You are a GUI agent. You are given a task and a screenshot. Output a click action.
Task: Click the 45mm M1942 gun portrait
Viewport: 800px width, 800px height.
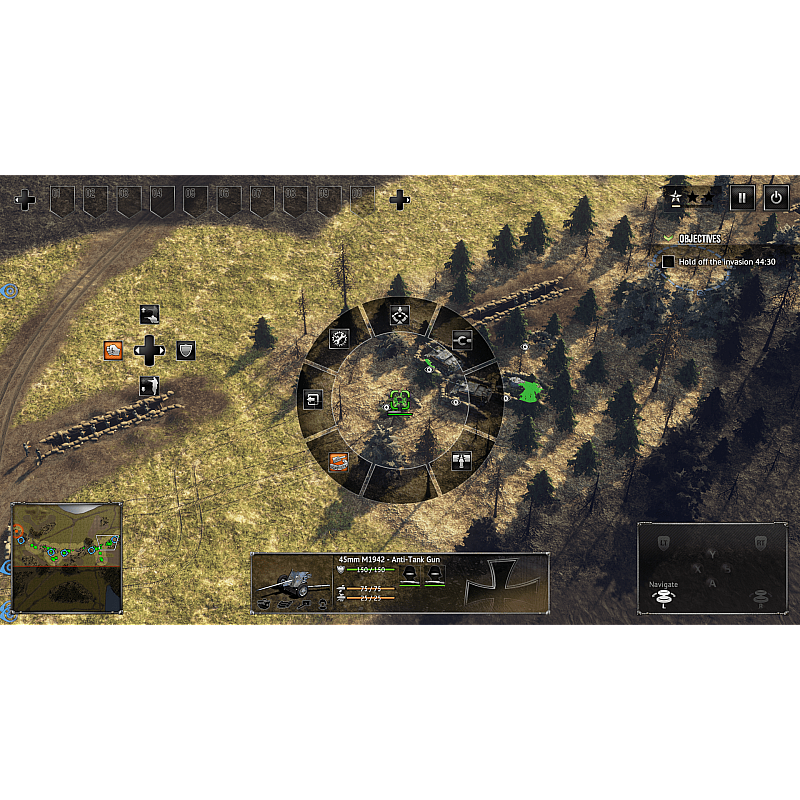tap(292, 583)
